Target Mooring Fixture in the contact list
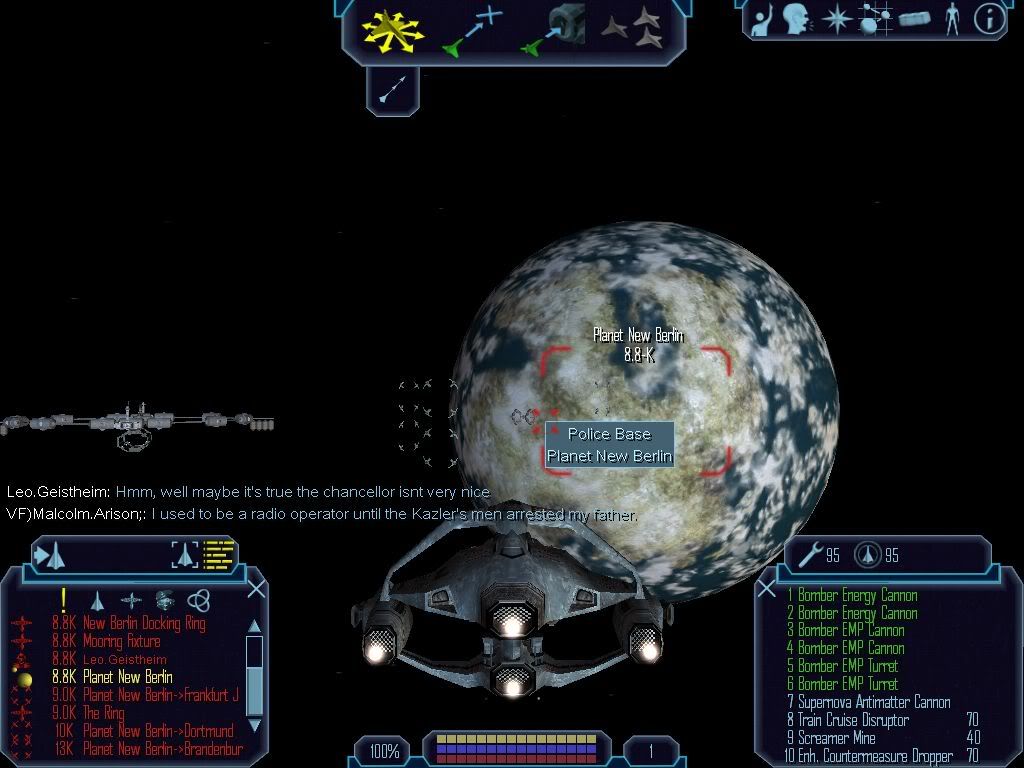Viewport: 1024px width, 768px height. [121, 641]
